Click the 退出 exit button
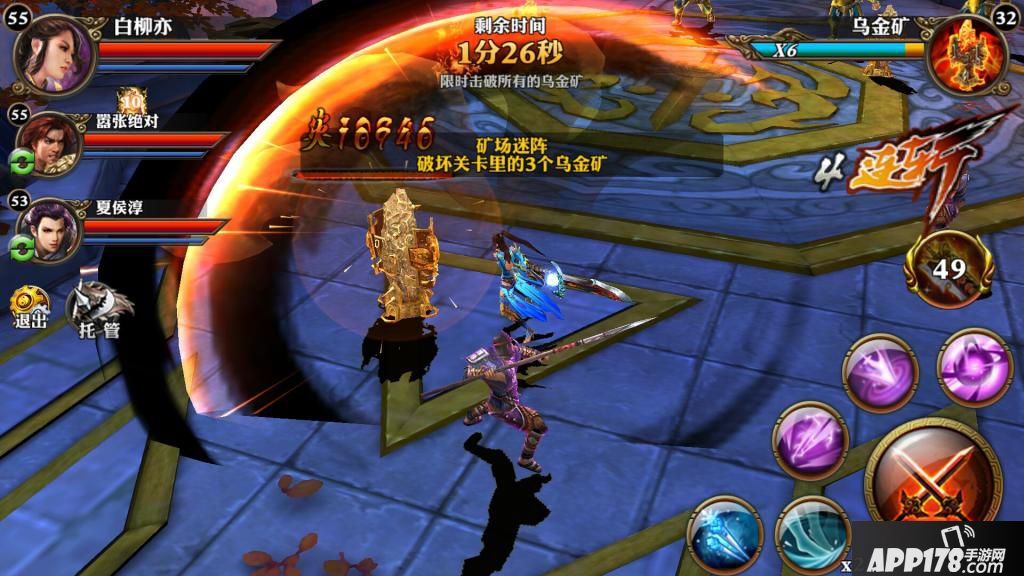 pos(29,308)
